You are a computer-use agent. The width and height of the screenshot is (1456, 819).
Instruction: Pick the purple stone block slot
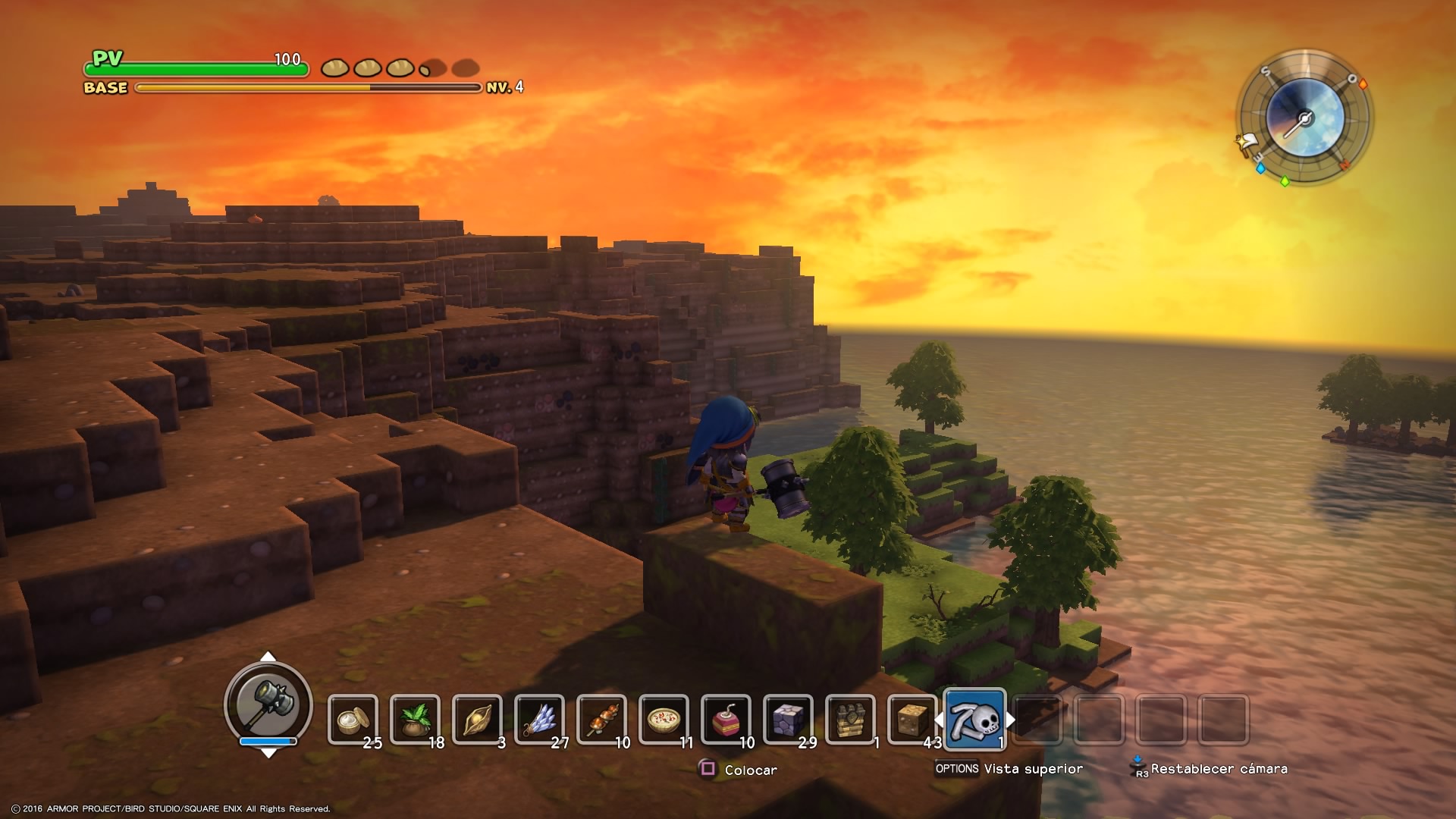tap(788, 719)
